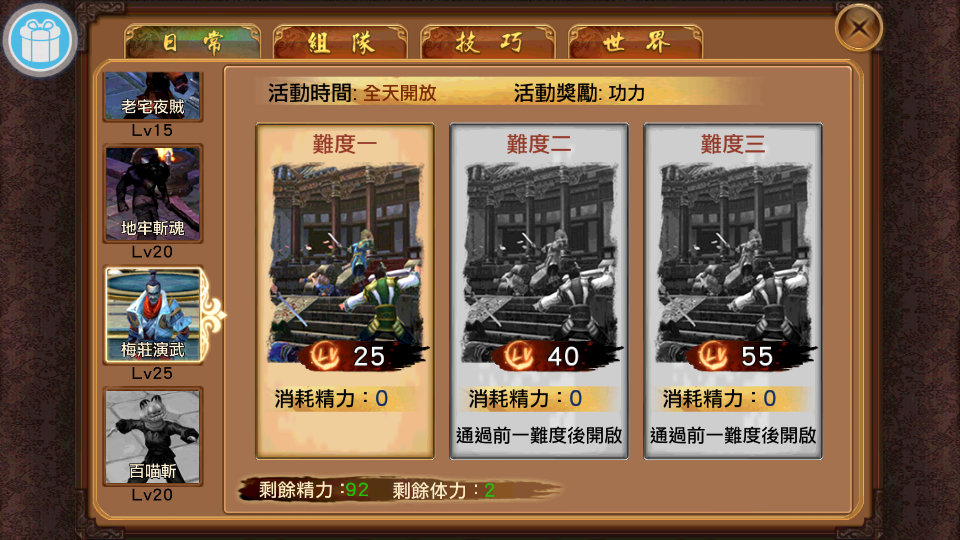Open the 組隊 tab
960x540 pixels.
click(340, 43)
